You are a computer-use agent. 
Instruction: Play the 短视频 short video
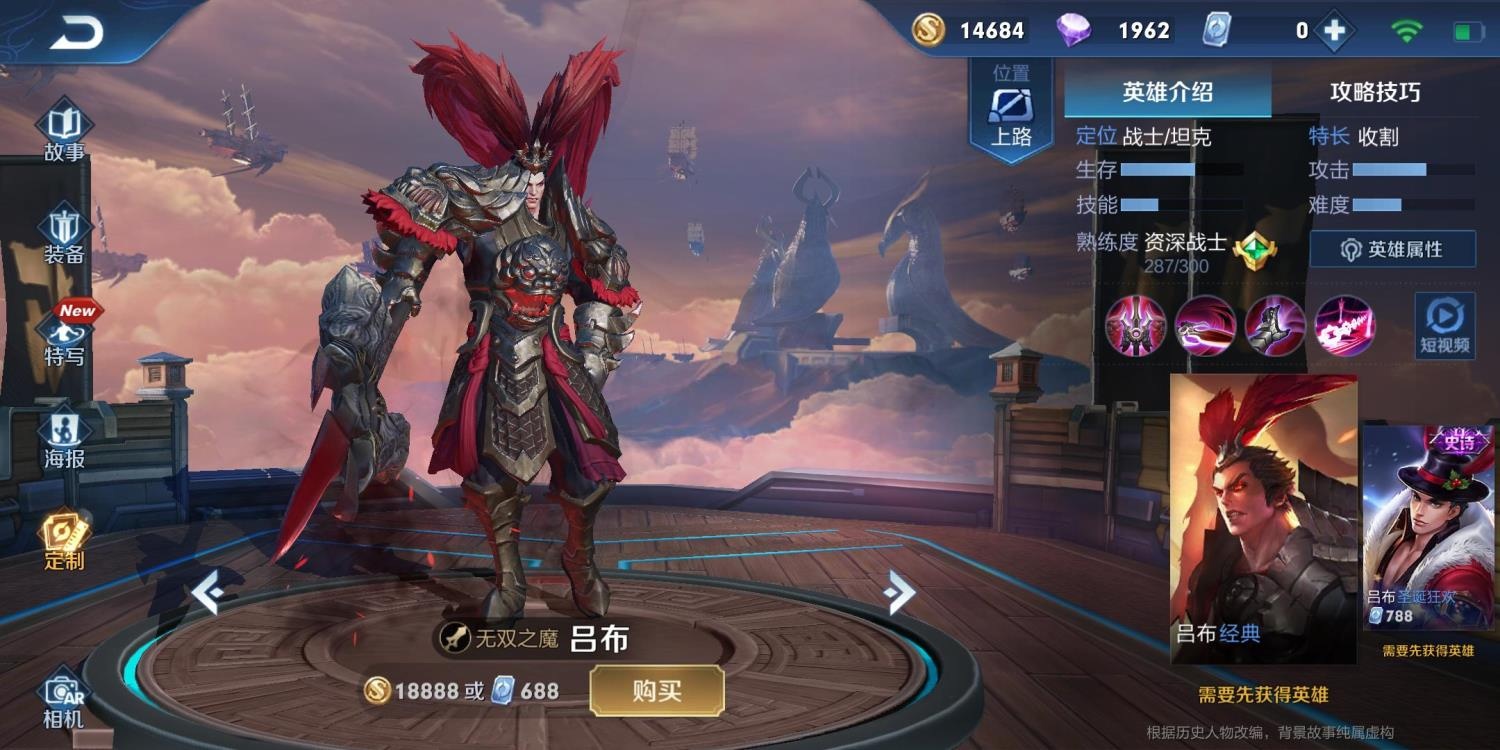coord(1444,327)
